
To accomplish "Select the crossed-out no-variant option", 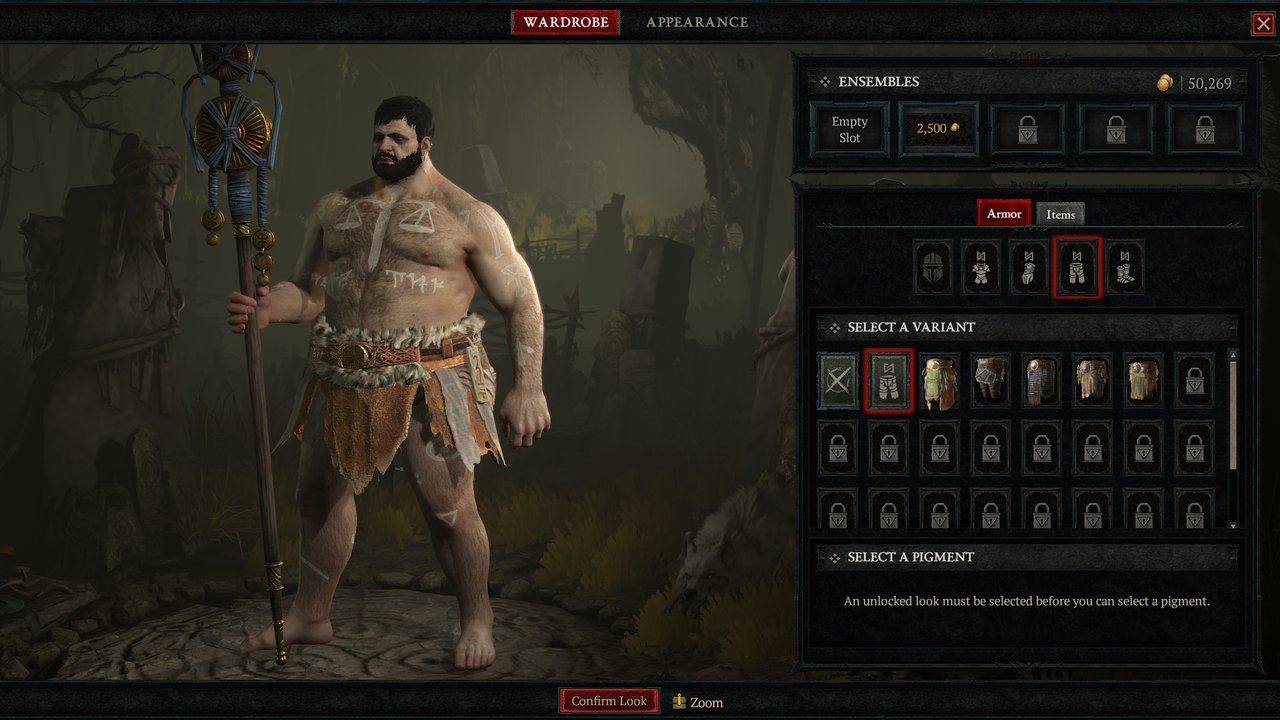I will [838, 381].
